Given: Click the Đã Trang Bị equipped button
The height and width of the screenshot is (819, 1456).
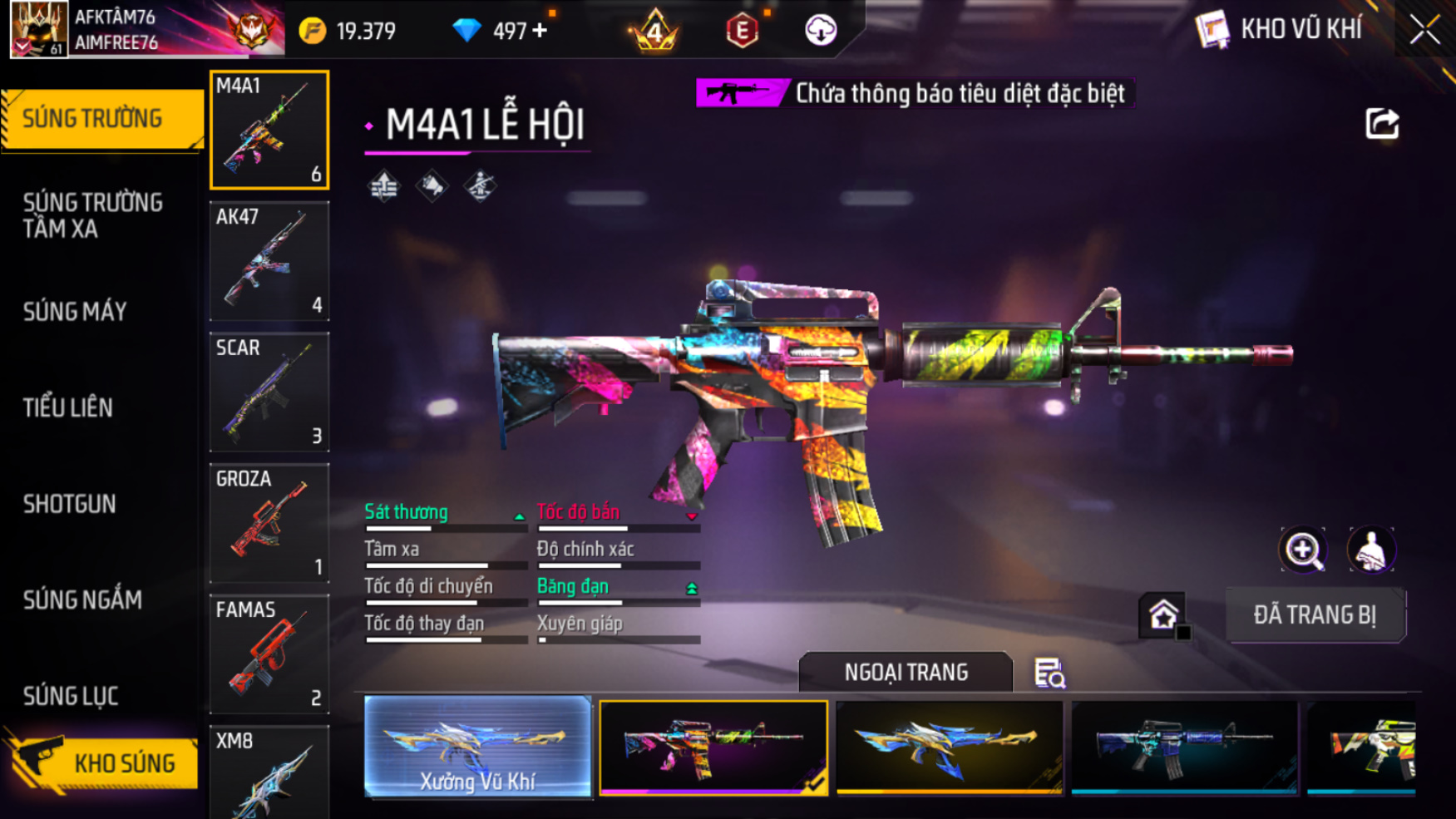Looking at the screenshot, I should pyautogui.click(x=1315, y=615).
